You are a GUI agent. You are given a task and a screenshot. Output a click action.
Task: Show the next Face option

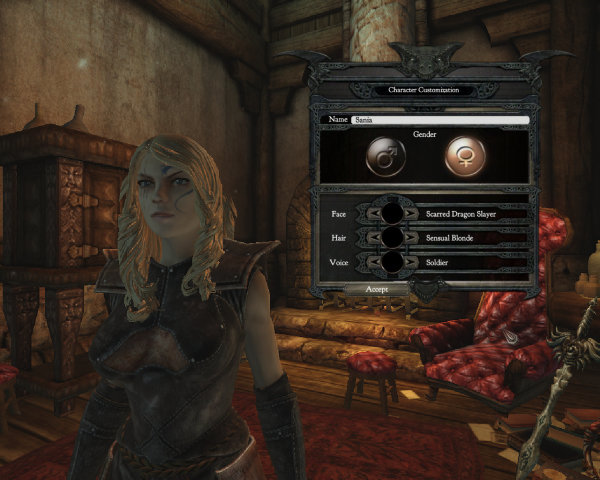tap(410, 213)
